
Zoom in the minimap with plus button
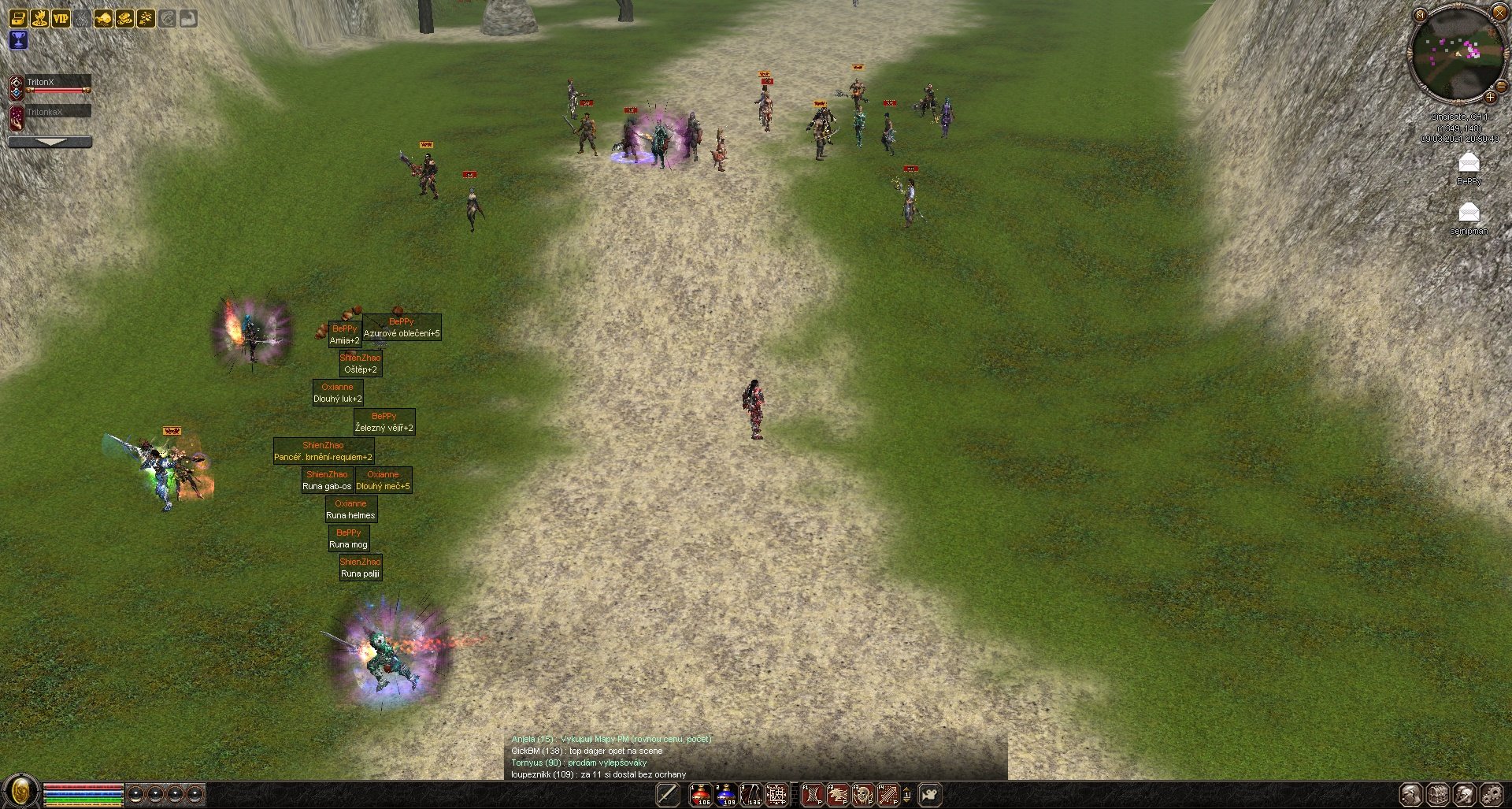click(1490, 97)
